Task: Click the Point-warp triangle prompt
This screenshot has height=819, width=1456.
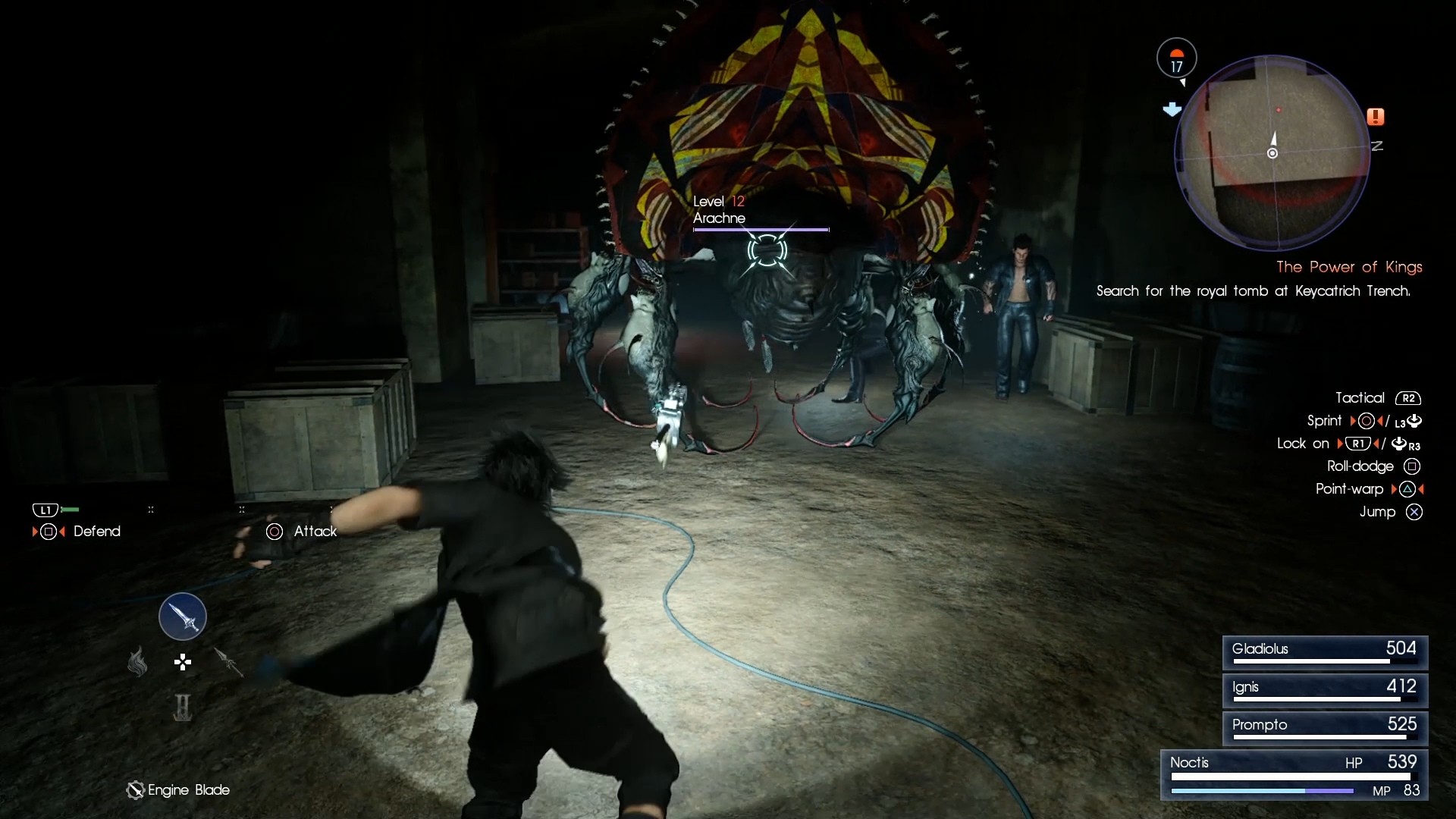Action: click(x=1408, y=489)
